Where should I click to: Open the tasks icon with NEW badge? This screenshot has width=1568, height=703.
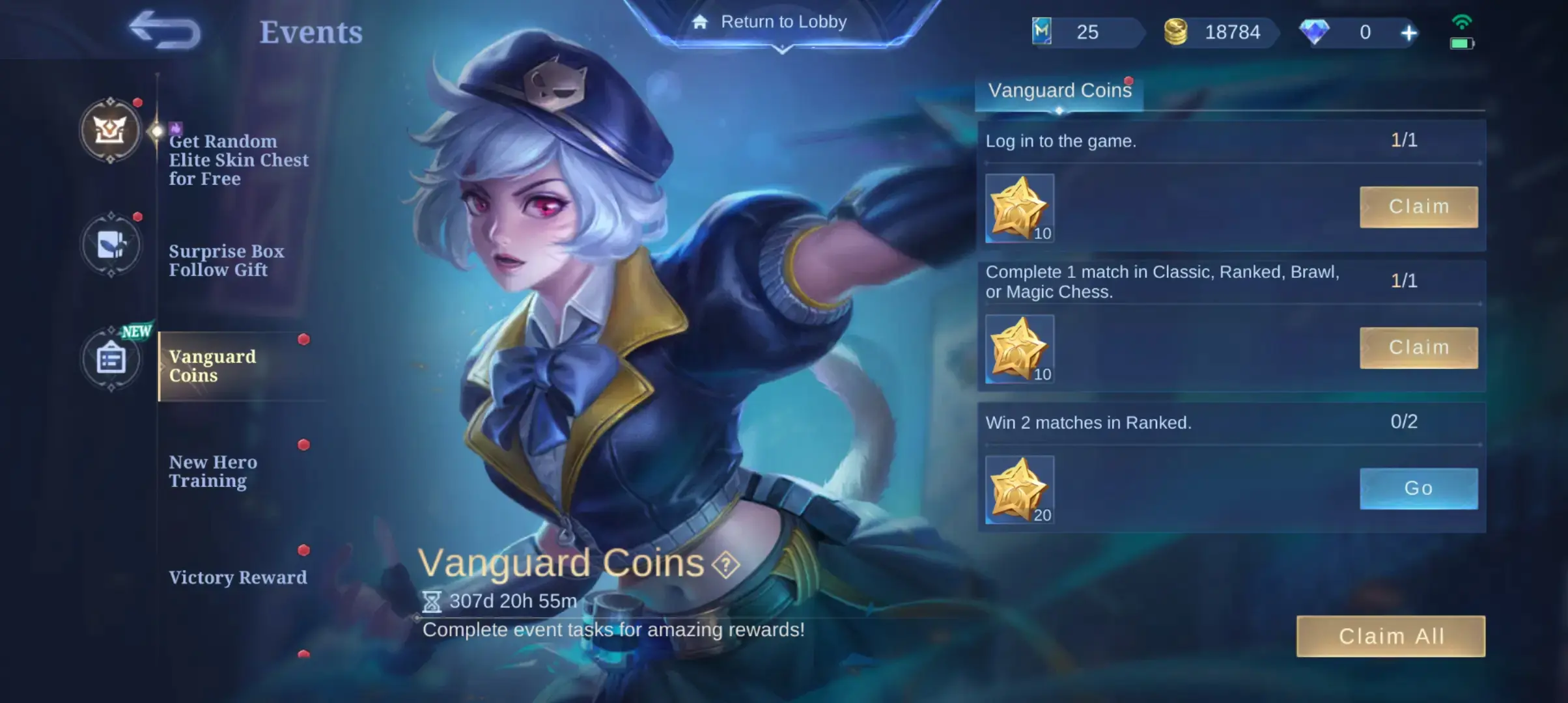[x=111, y=359]
